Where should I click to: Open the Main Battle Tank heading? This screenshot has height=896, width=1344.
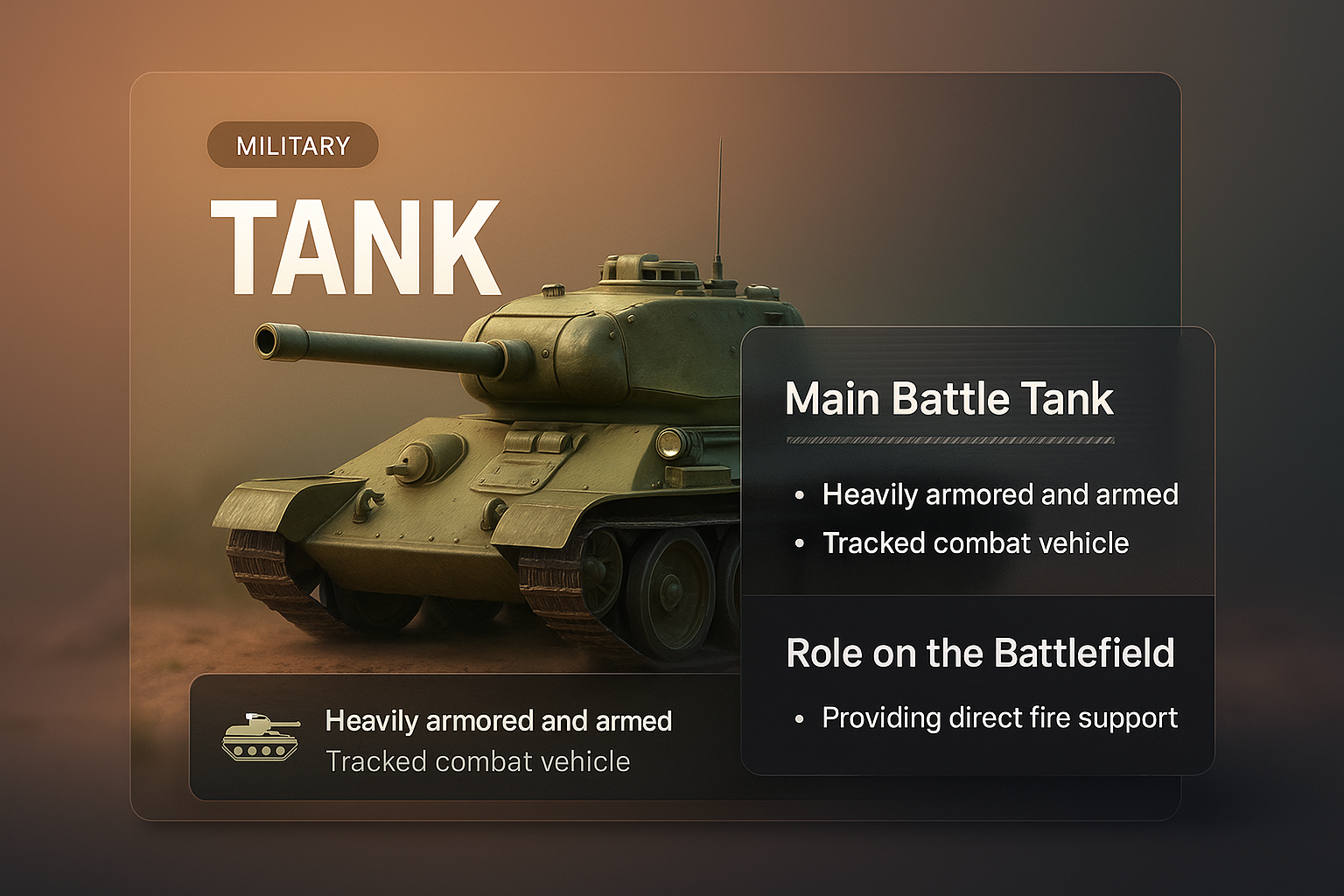point(949,399)
